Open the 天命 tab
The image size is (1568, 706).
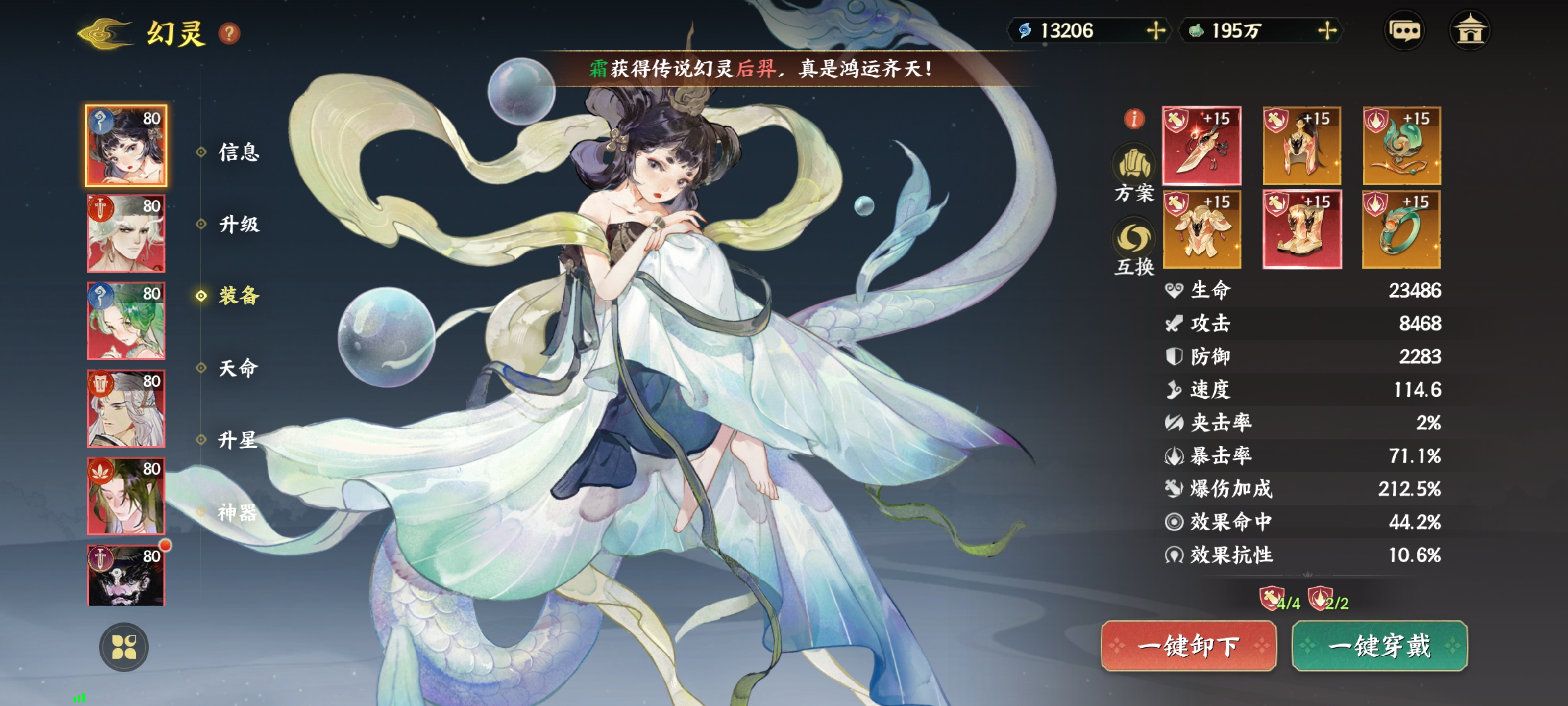[x=239, y=369]
